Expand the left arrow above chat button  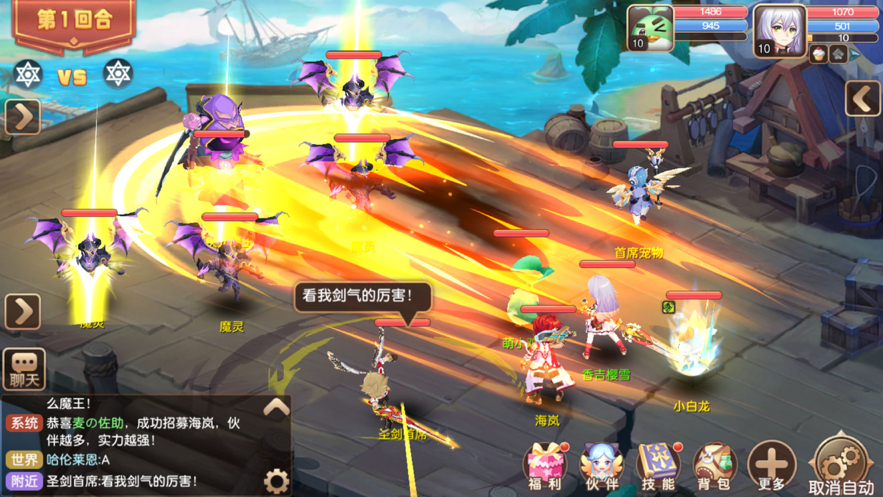(x=22, y=312)
